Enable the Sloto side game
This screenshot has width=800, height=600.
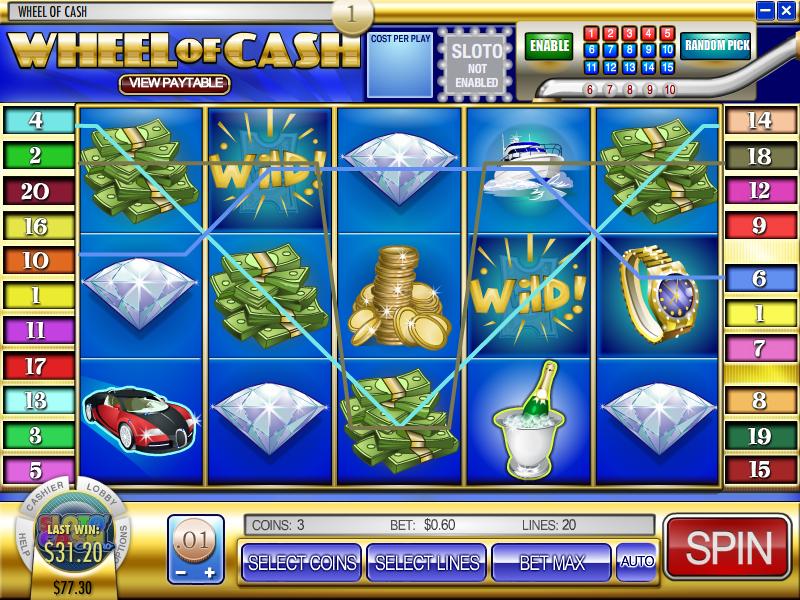coord(550,46)
